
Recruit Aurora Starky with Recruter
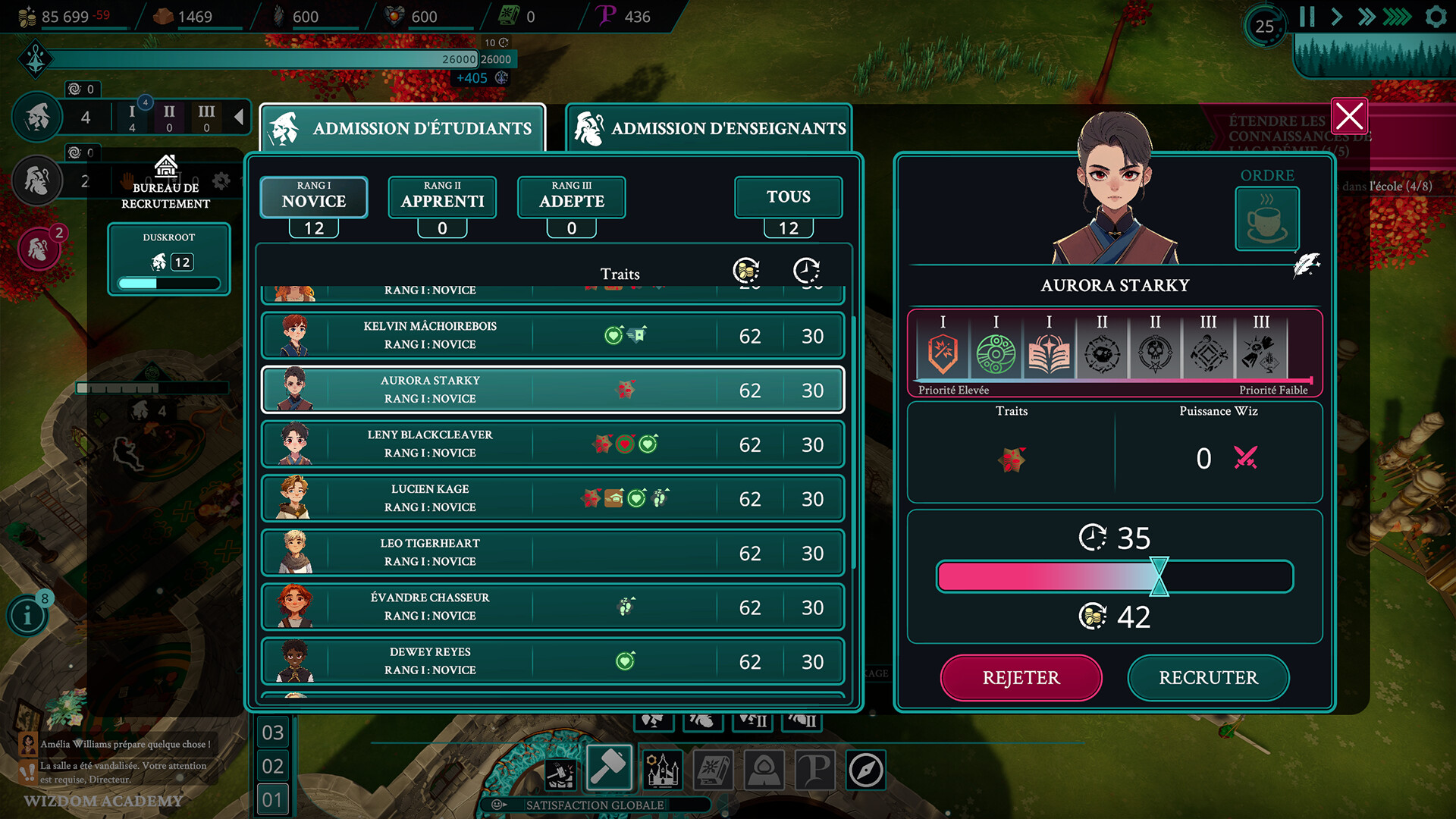pos(1208,677)
